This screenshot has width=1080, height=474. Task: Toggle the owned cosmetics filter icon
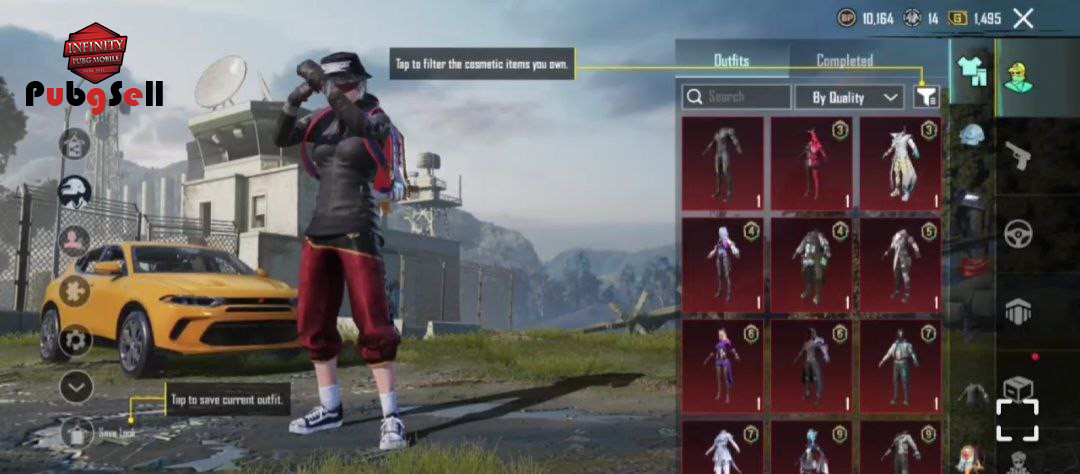(927, 97)
